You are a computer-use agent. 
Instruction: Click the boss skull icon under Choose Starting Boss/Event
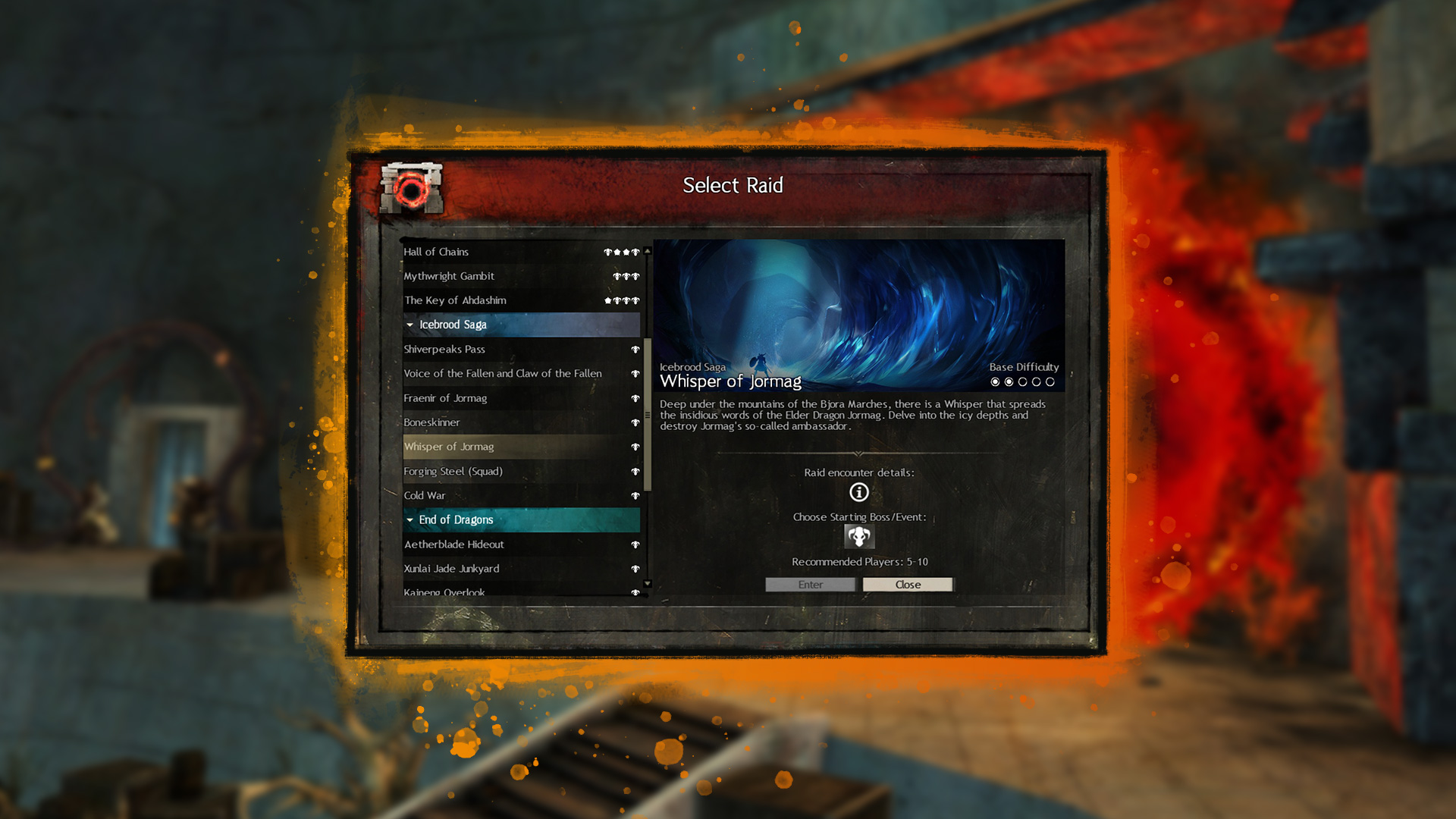pyautogui.click(x=858, y=536)
